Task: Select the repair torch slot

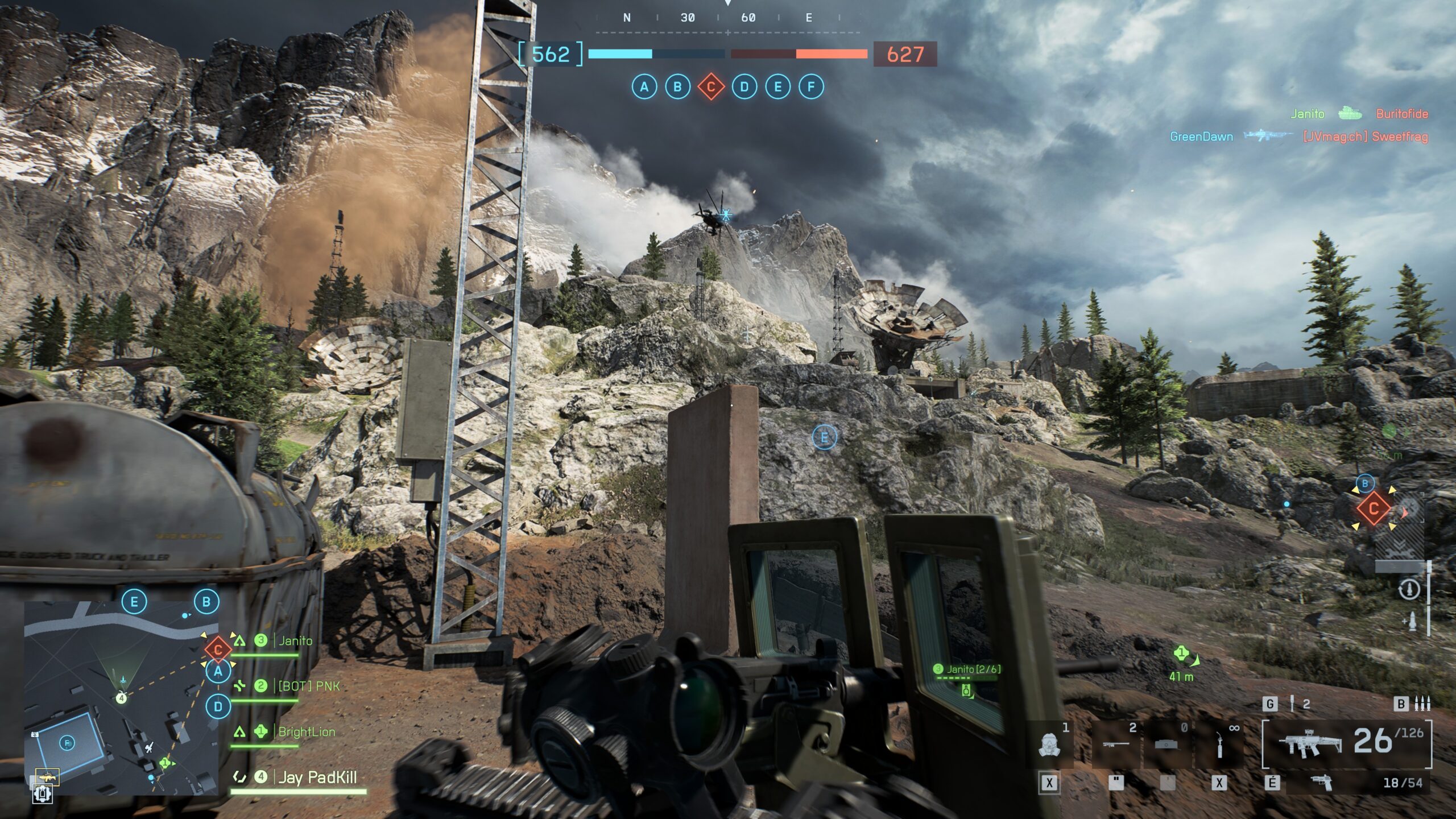Action: [x=1219, y=745]
